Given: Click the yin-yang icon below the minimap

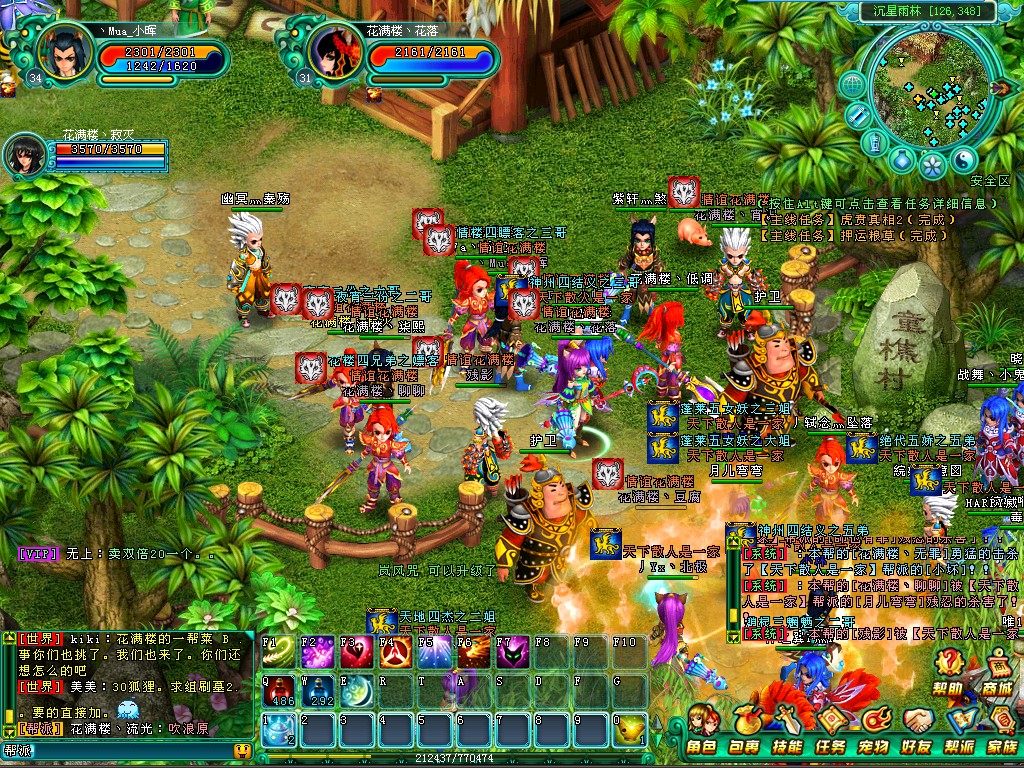Looking at the screenshot, I should 962,161.
